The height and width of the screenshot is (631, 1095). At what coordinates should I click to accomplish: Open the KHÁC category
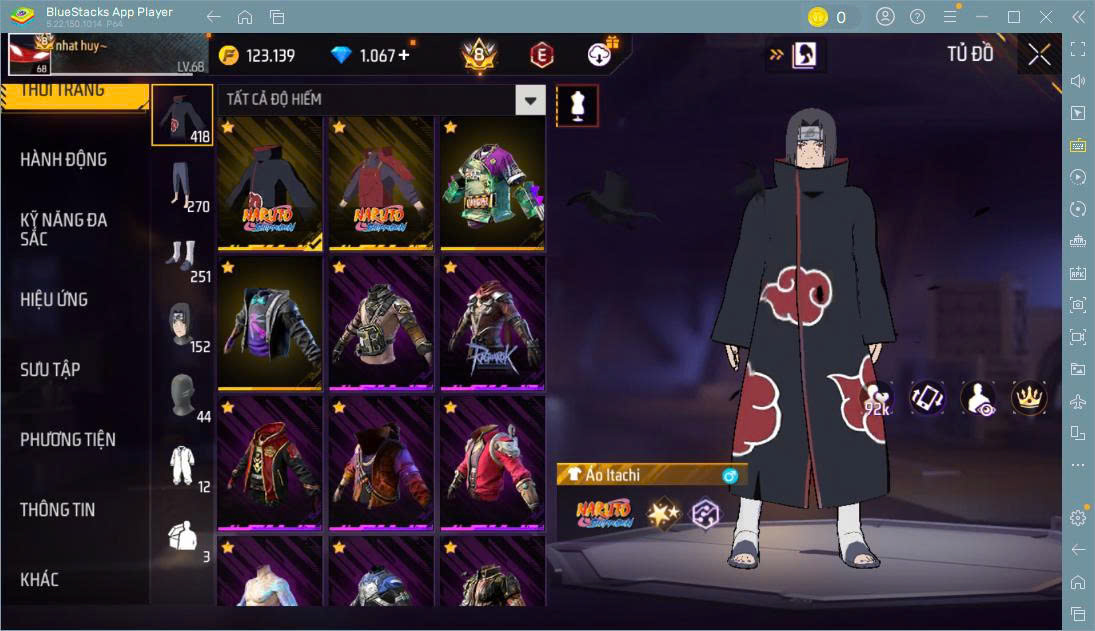click(40, 580)
